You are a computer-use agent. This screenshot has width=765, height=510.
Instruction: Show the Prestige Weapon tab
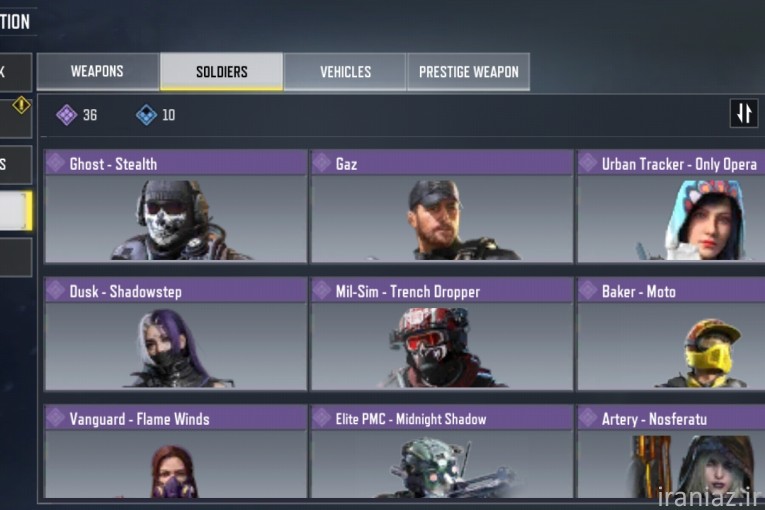[x=468, y=72]
